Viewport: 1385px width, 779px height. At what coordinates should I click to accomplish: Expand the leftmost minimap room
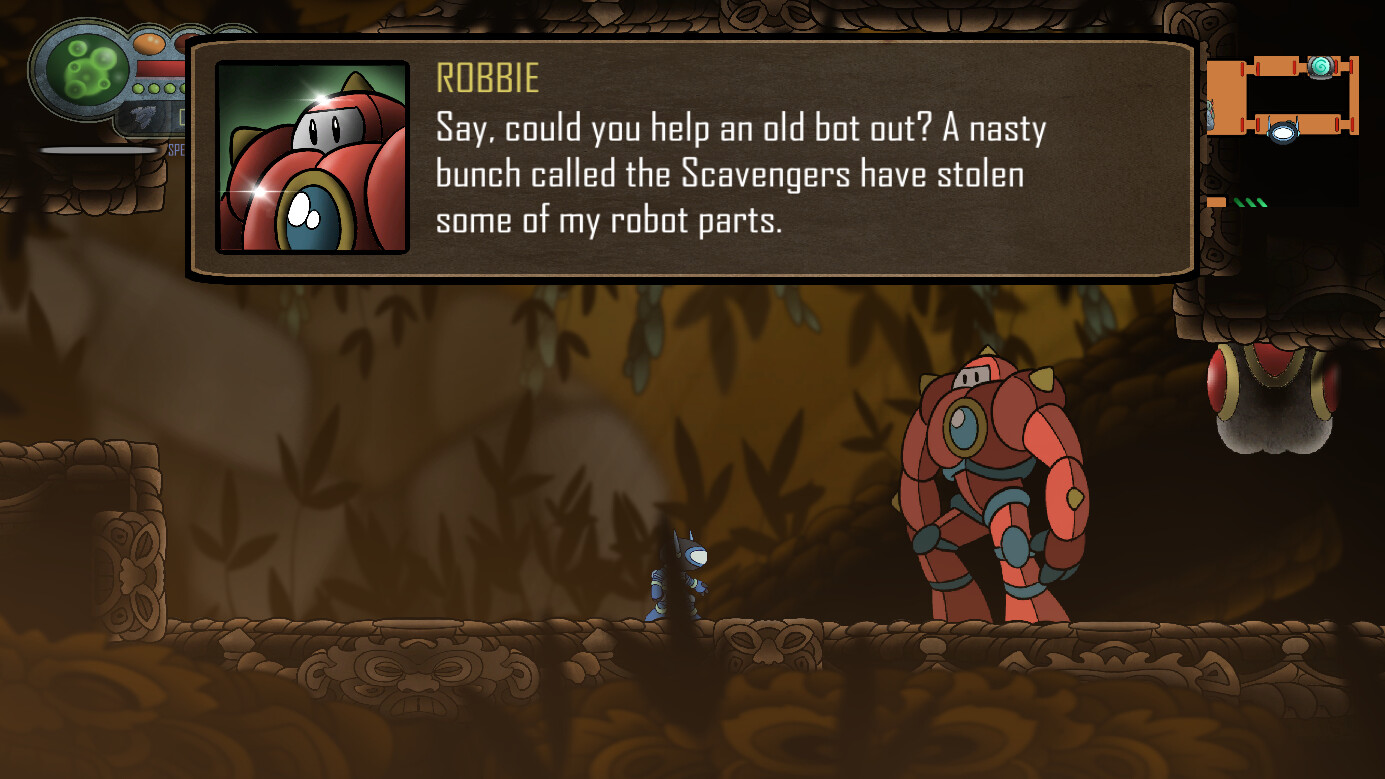point(1224,96)
